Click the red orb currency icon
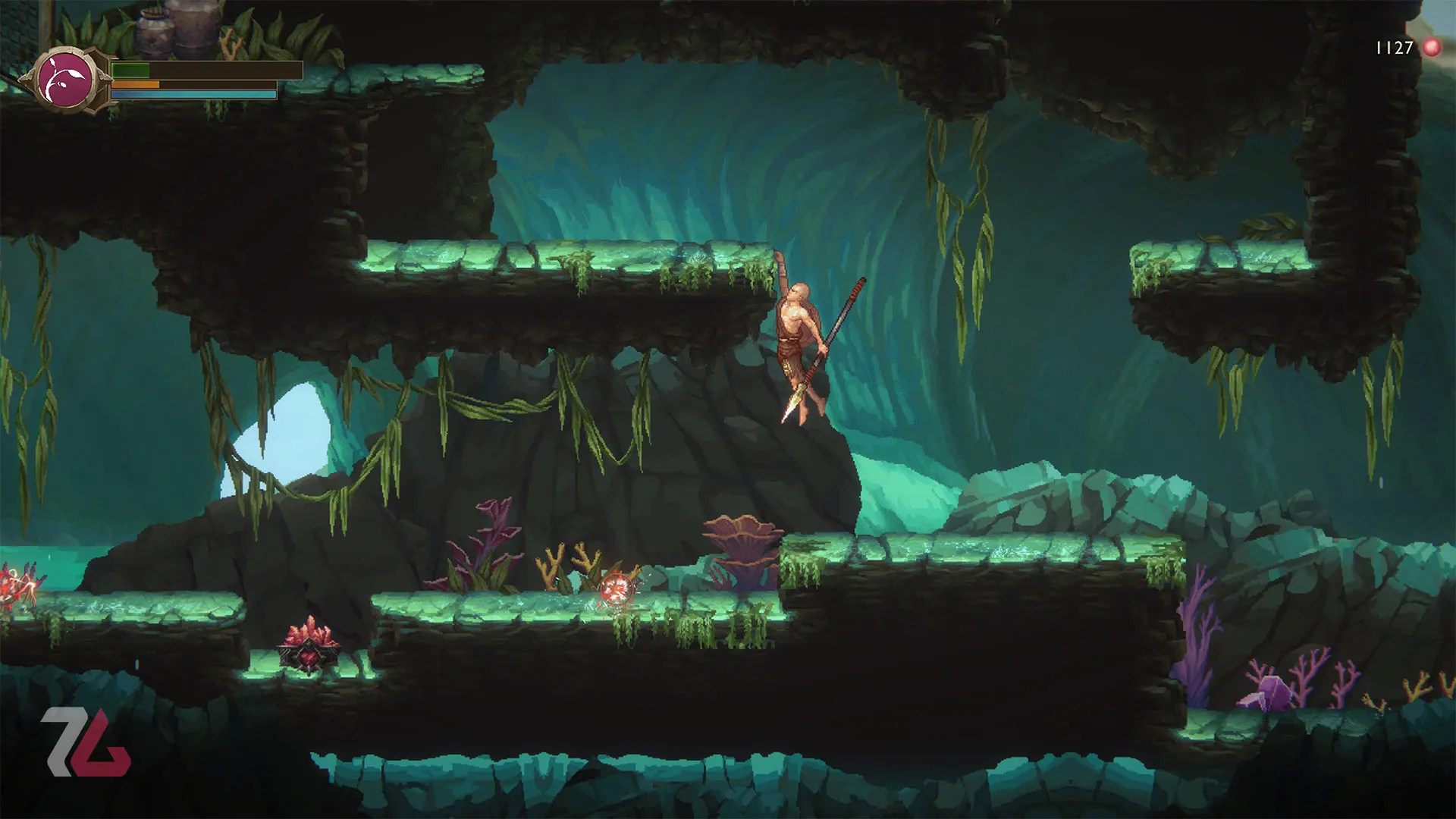Screen dimensions: 1456x819 click(x=1432, y=48)
